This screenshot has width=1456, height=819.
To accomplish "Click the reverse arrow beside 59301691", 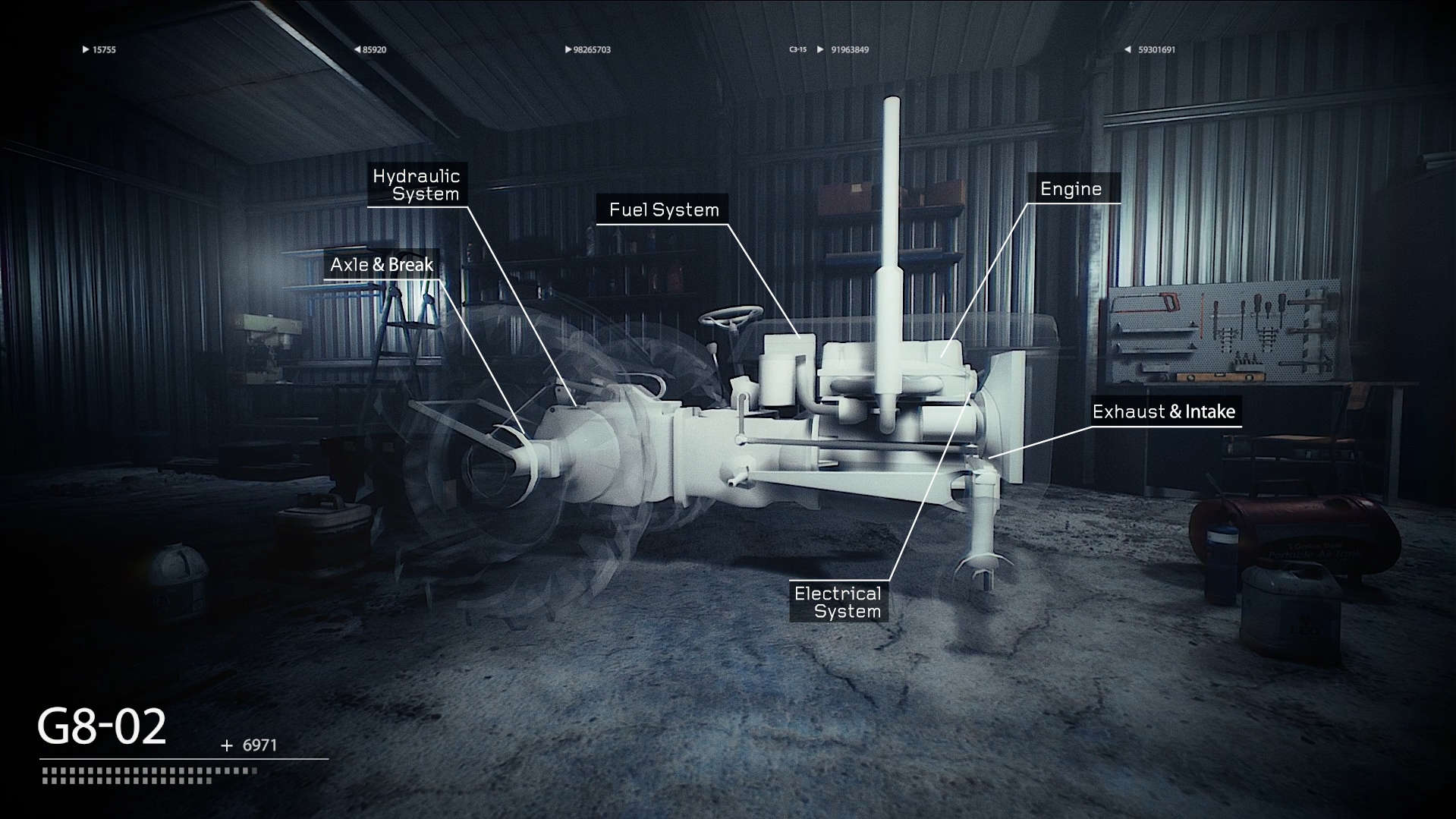I will [x=1127, y=49].
